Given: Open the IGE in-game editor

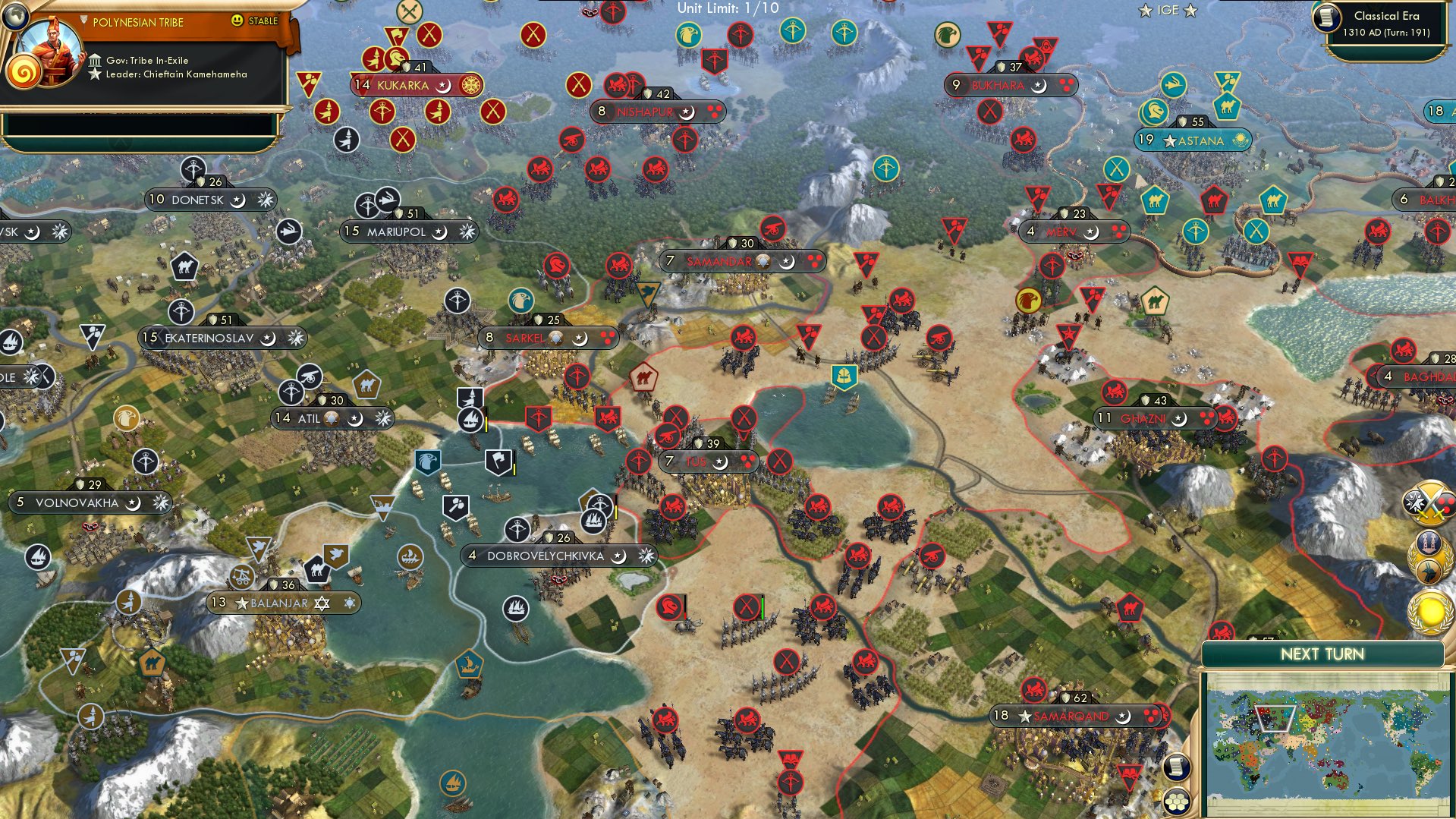Looking at the screenshot, I should (1168, 10).
